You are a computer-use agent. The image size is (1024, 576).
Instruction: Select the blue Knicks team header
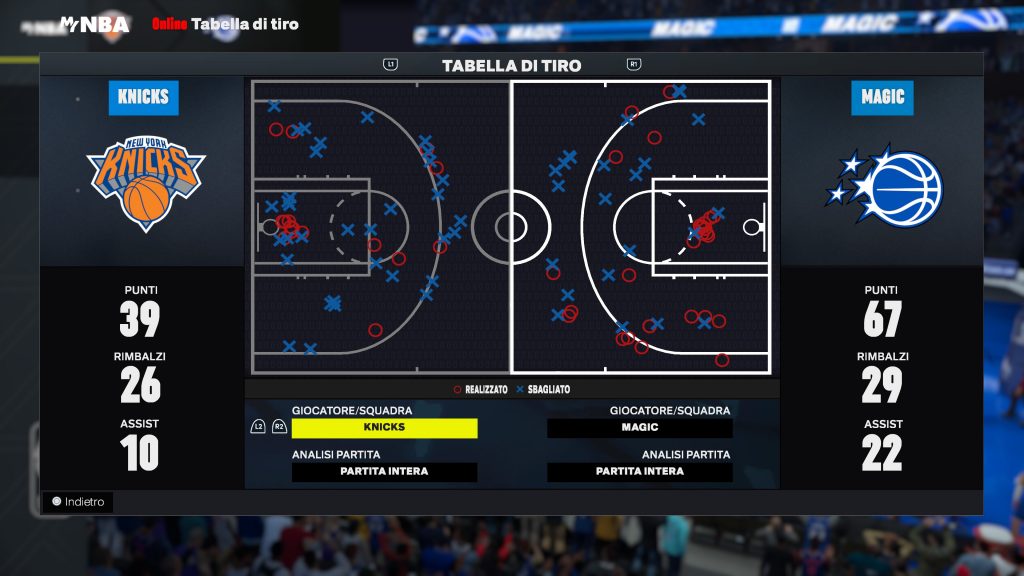tap(143, 98)
